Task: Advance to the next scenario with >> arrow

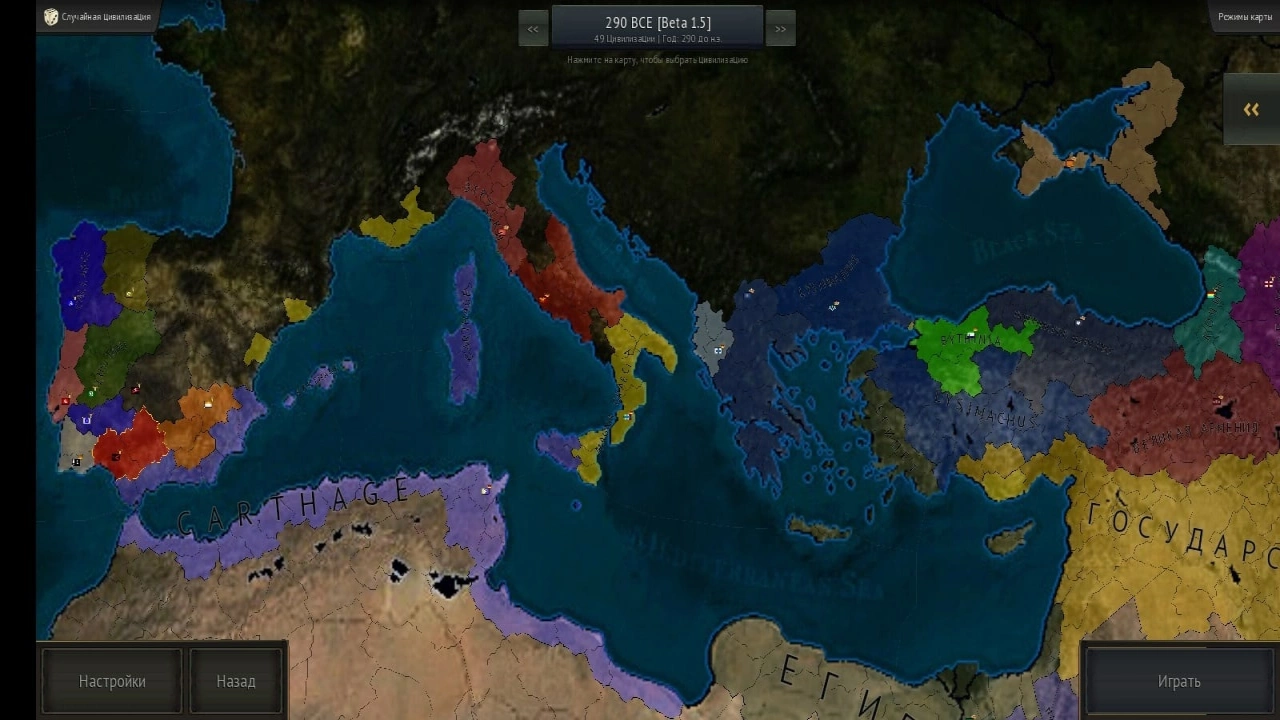Action: [780, 28]
